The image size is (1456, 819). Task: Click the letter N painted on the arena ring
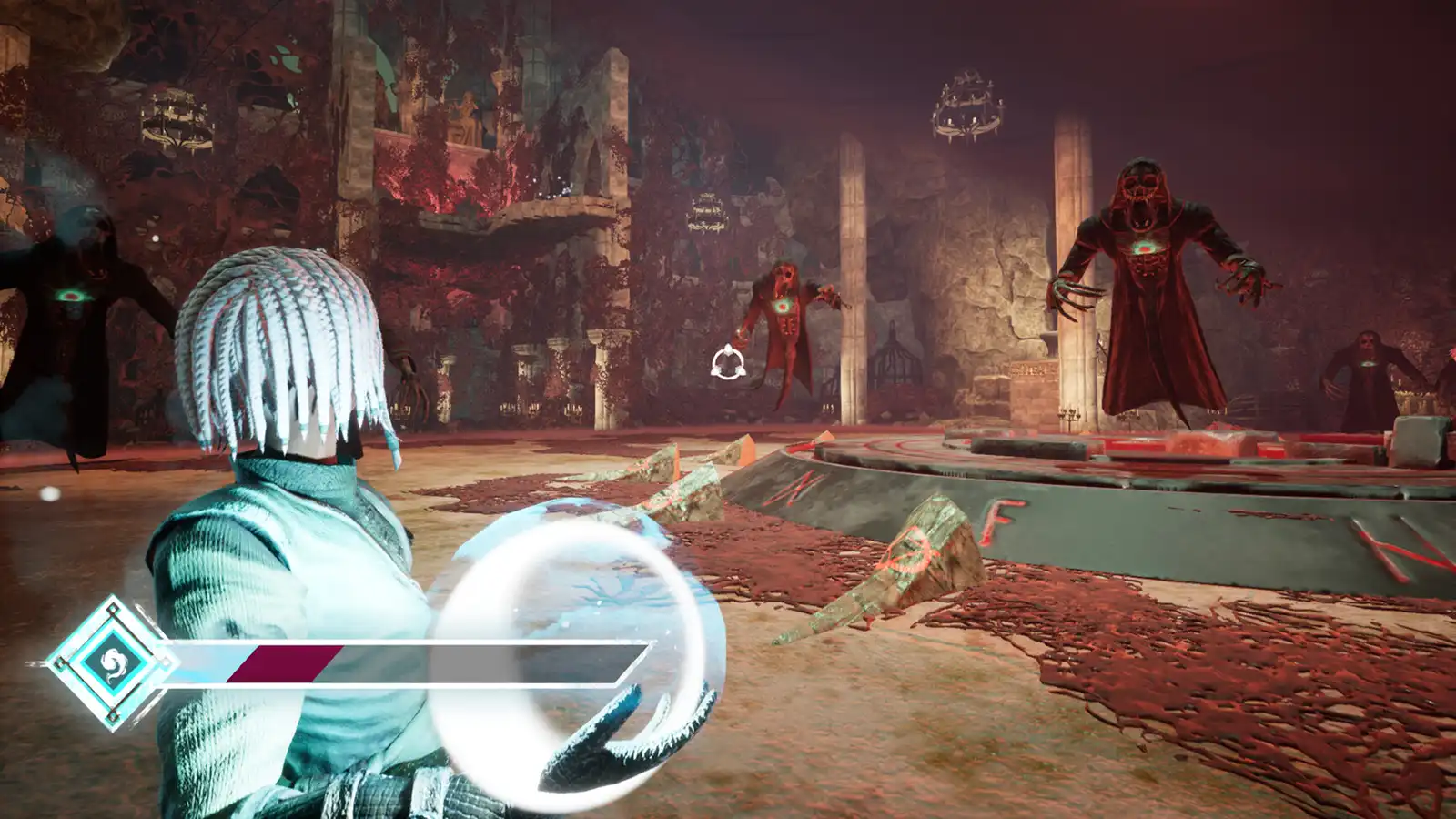click(x=794, y=488)
